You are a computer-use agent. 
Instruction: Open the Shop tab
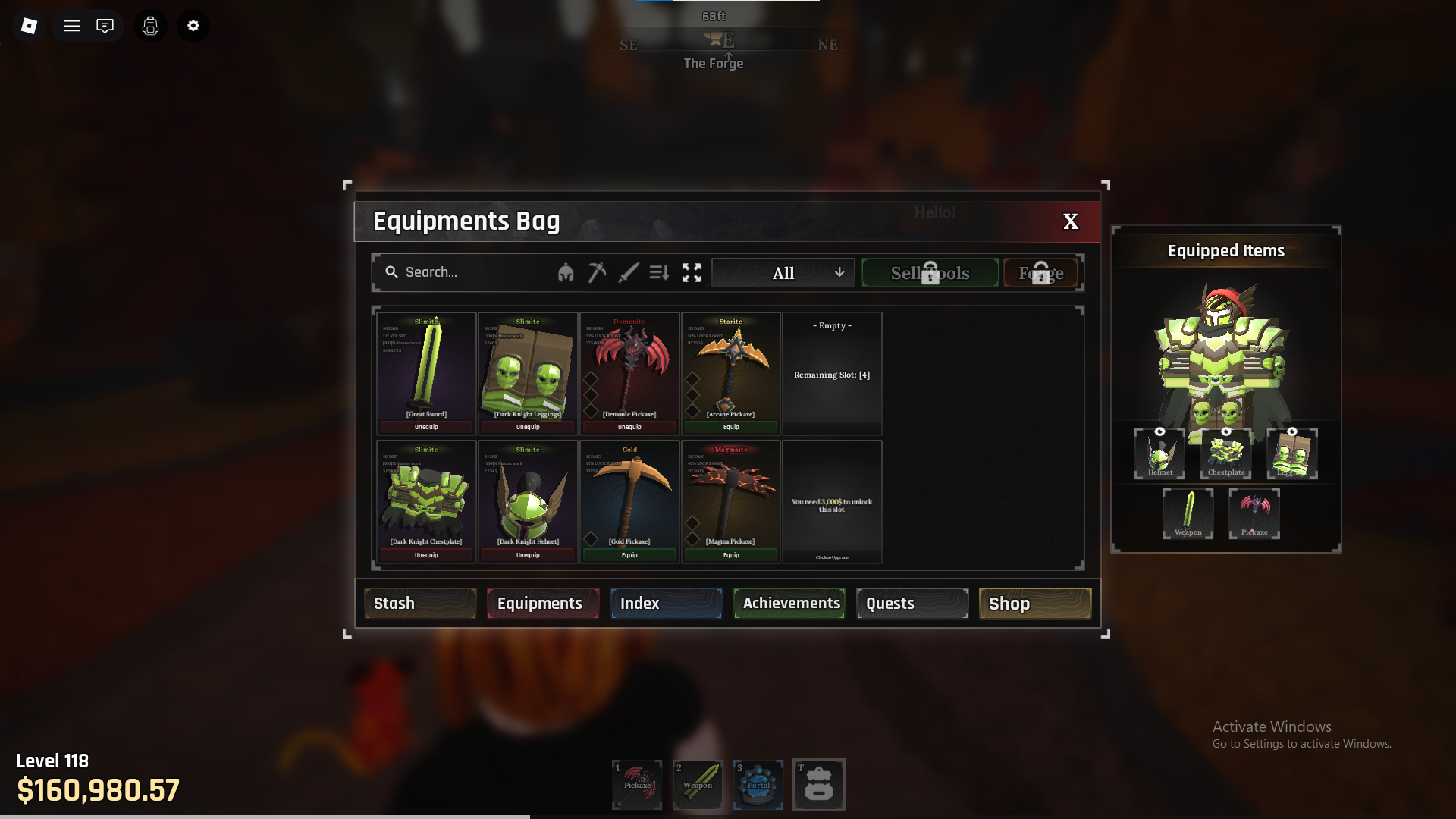coord(1035,604)
